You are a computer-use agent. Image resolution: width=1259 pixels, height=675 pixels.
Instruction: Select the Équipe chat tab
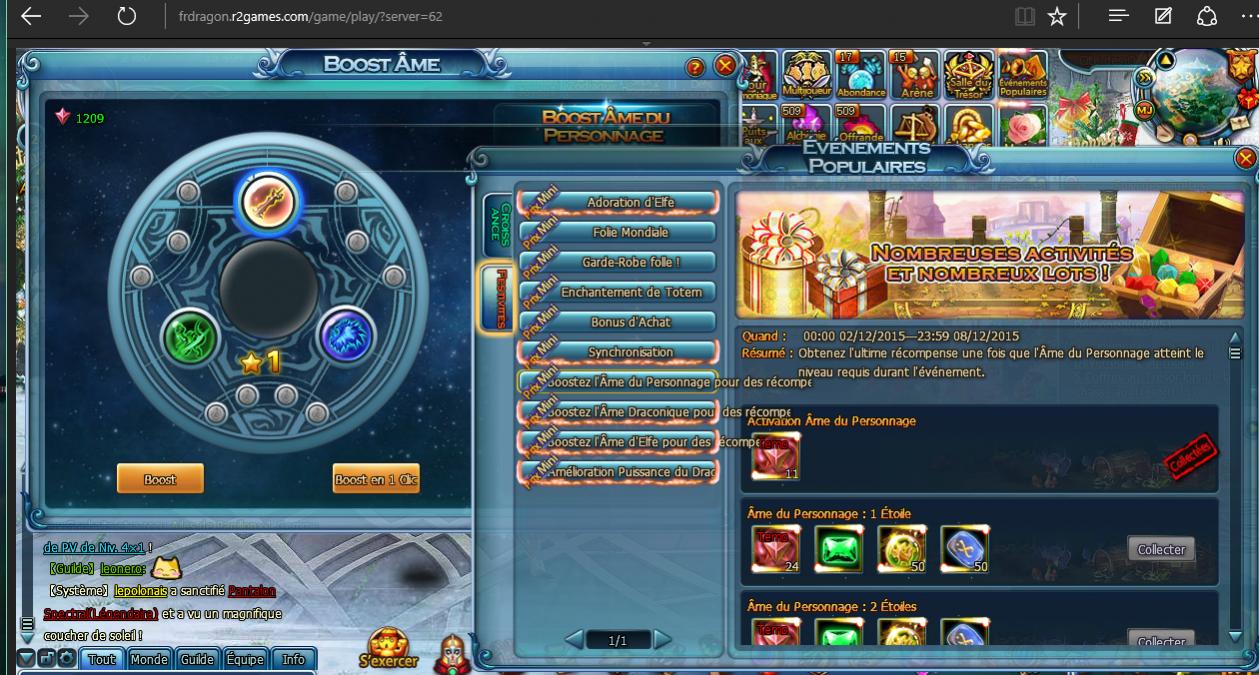click(245, 659)
